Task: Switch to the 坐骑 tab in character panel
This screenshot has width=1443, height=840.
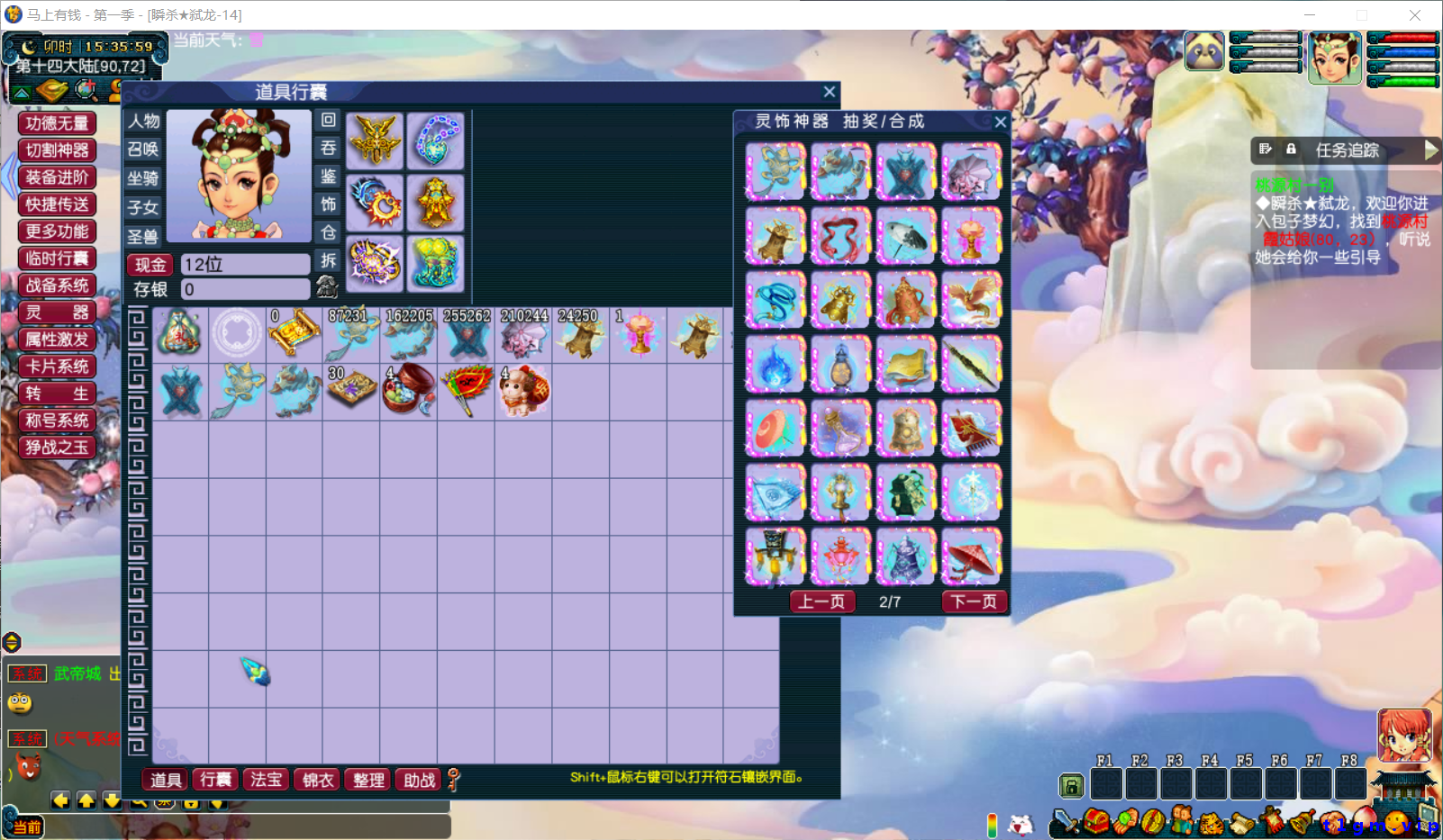Action: (x=142, y=178)
